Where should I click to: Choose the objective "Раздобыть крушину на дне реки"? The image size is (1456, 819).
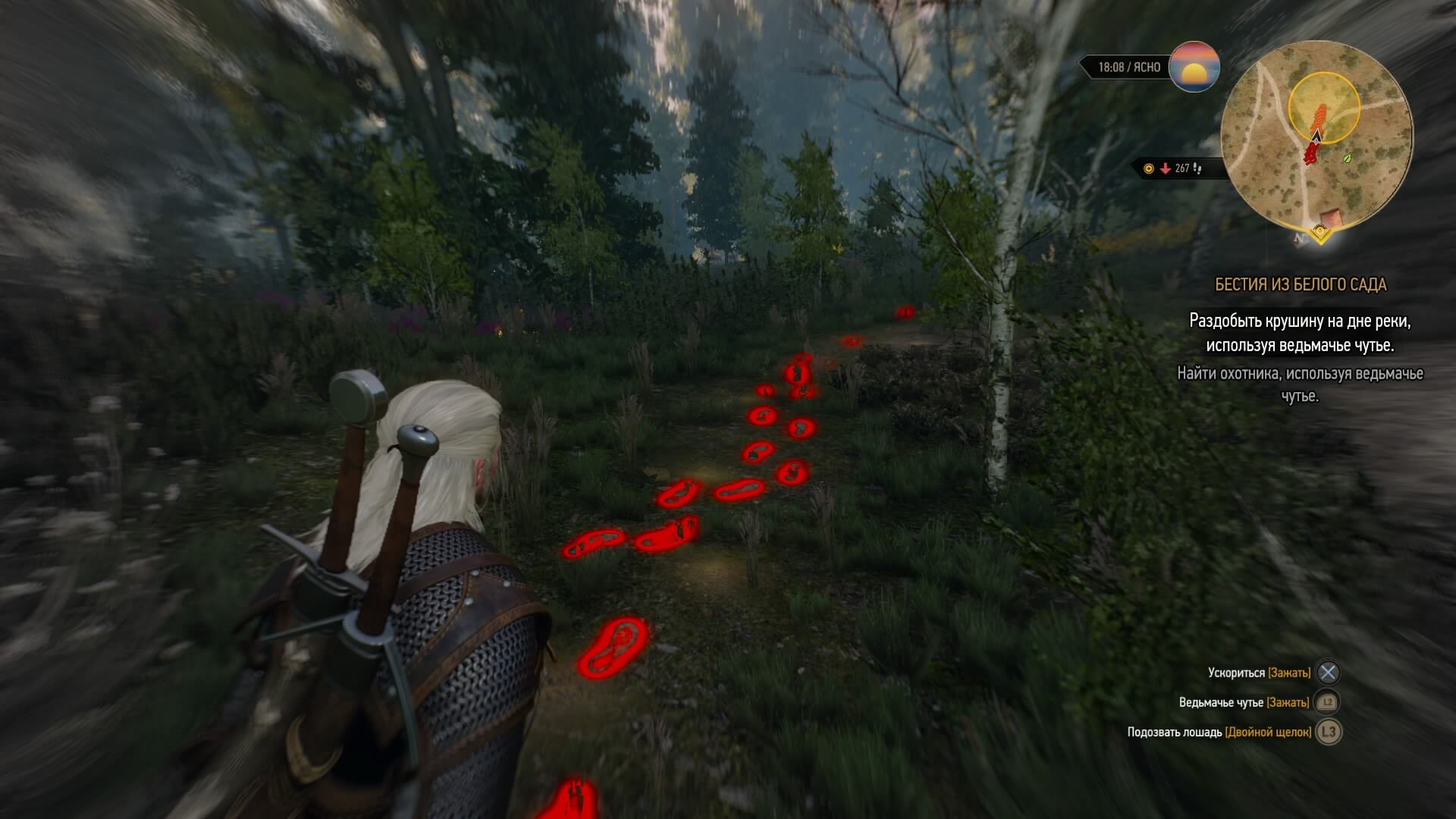[x=1300, y=333]
